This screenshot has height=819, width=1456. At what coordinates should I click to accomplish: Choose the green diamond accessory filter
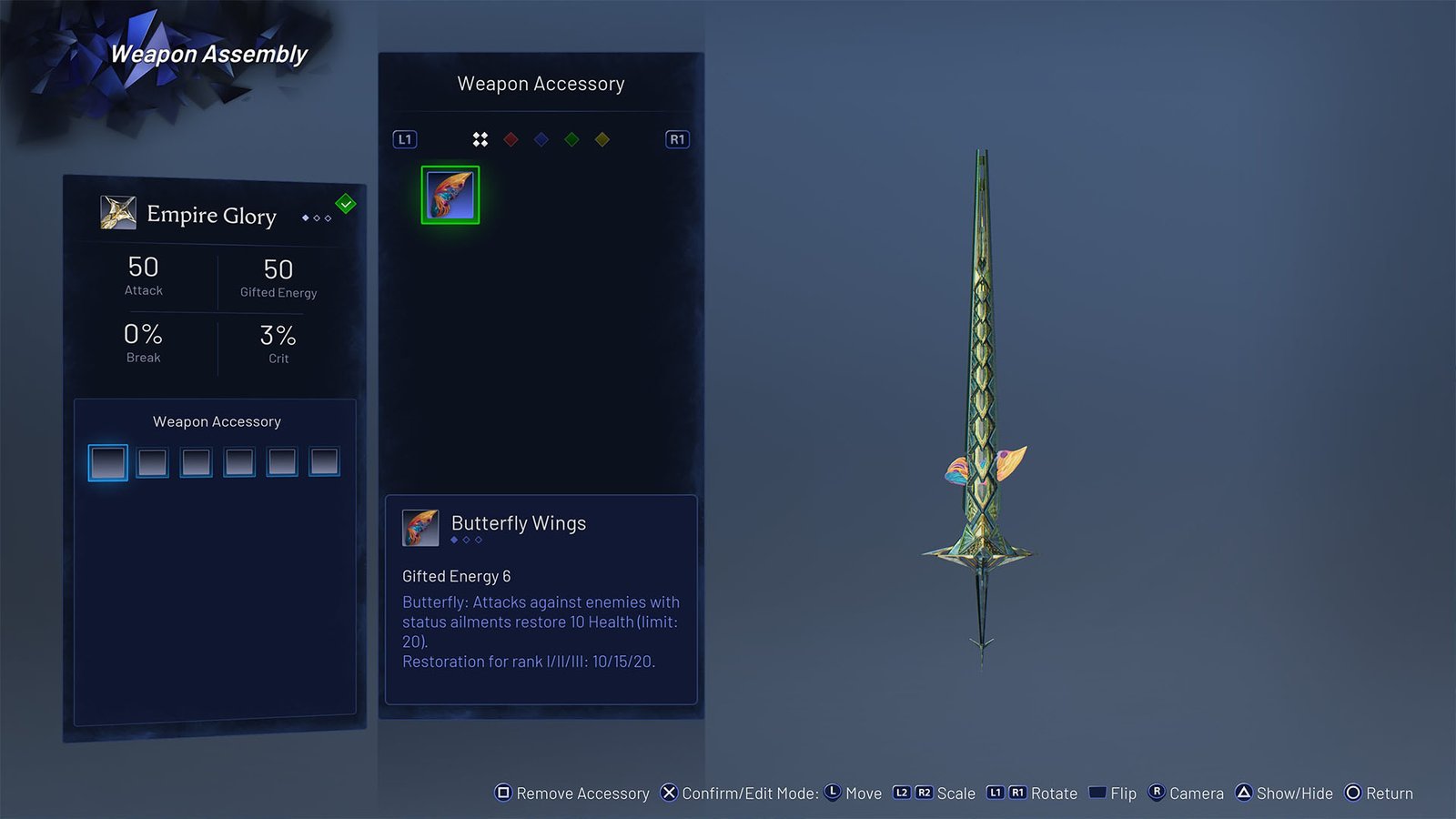571,139
